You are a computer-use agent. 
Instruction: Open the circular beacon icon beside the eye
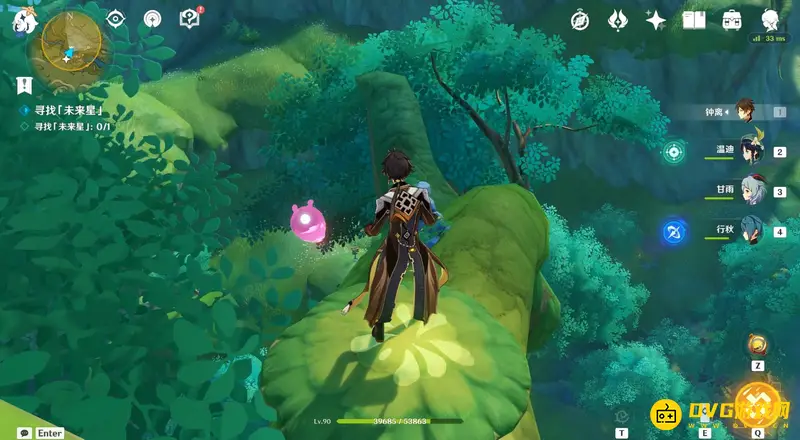pos(152,18)
